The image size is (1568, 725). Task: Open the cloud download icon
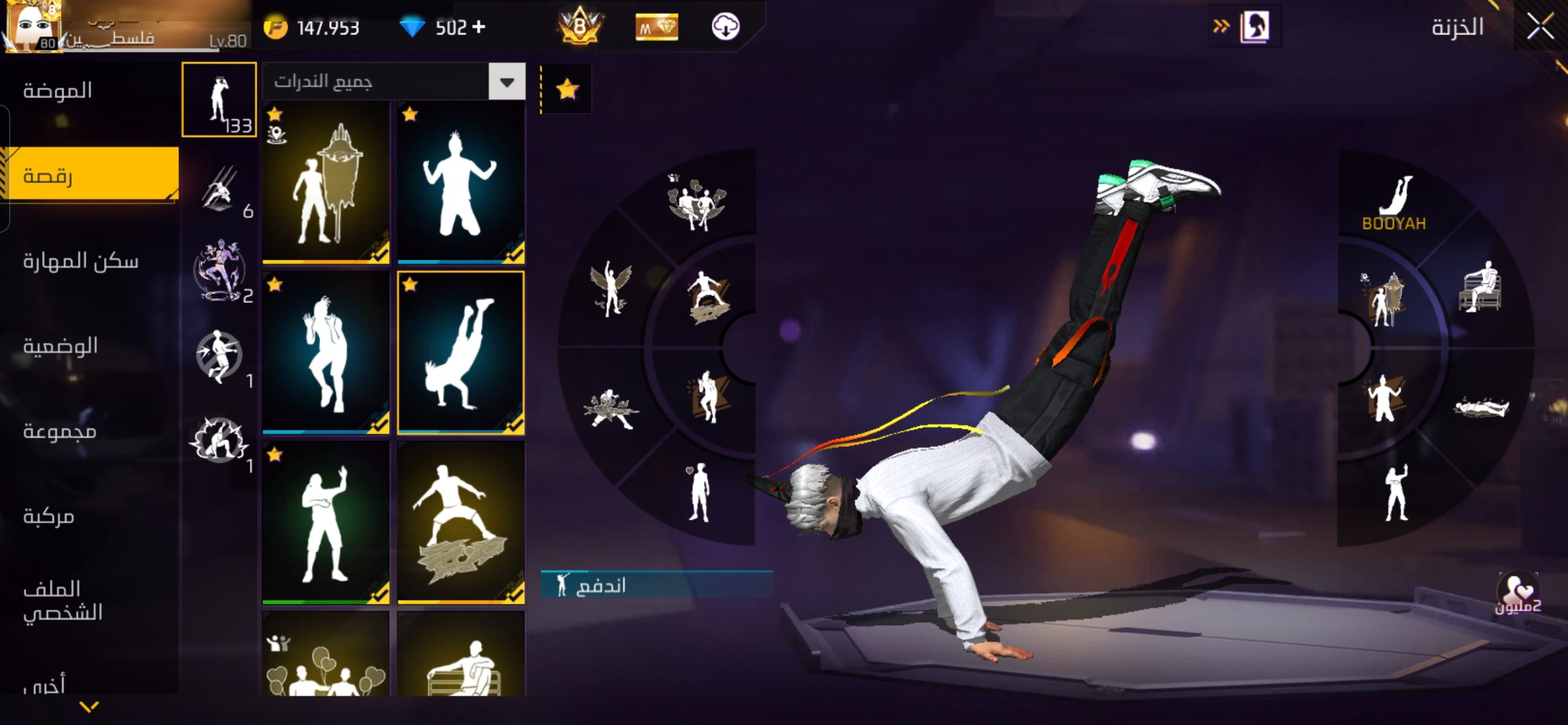coord(725,27)
